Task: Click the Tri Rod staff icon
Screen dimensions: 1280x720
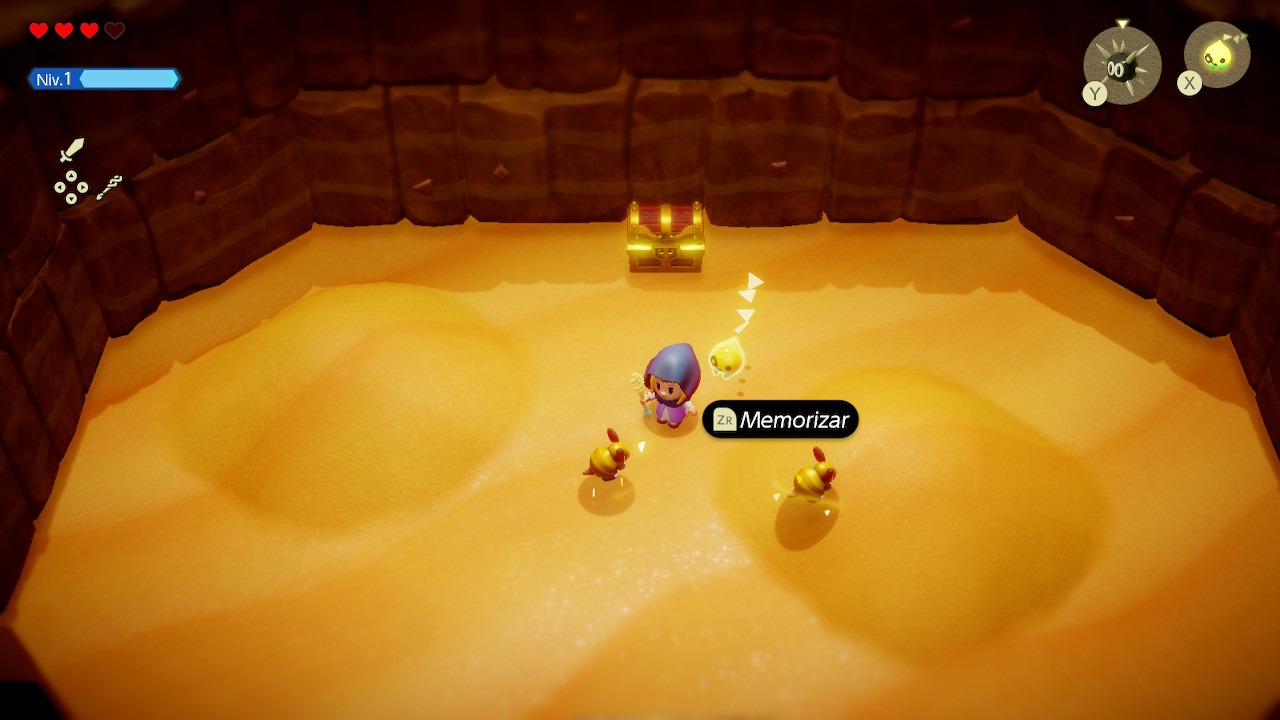Action: coord(110,187)
